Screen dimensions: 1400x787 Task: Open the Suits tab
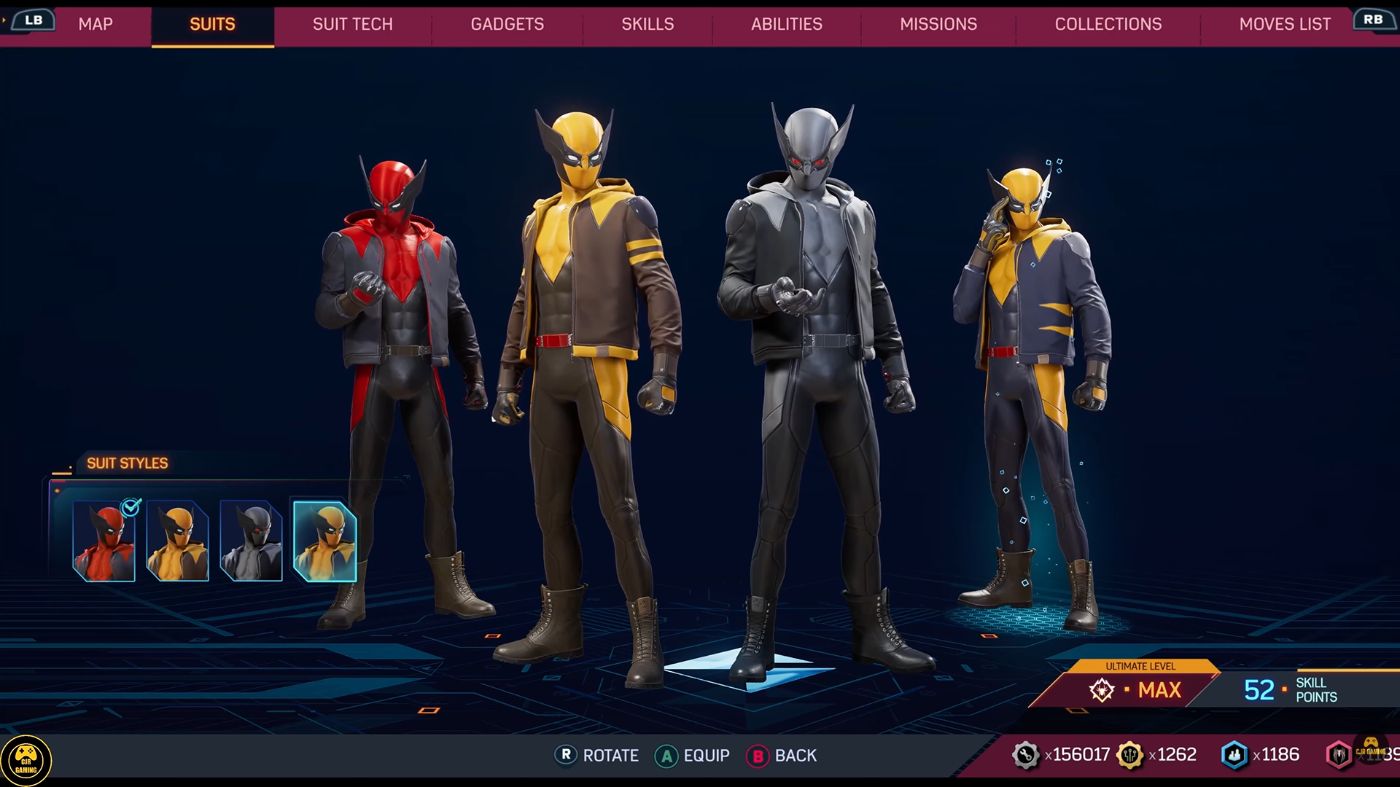(x=212, y=24)
